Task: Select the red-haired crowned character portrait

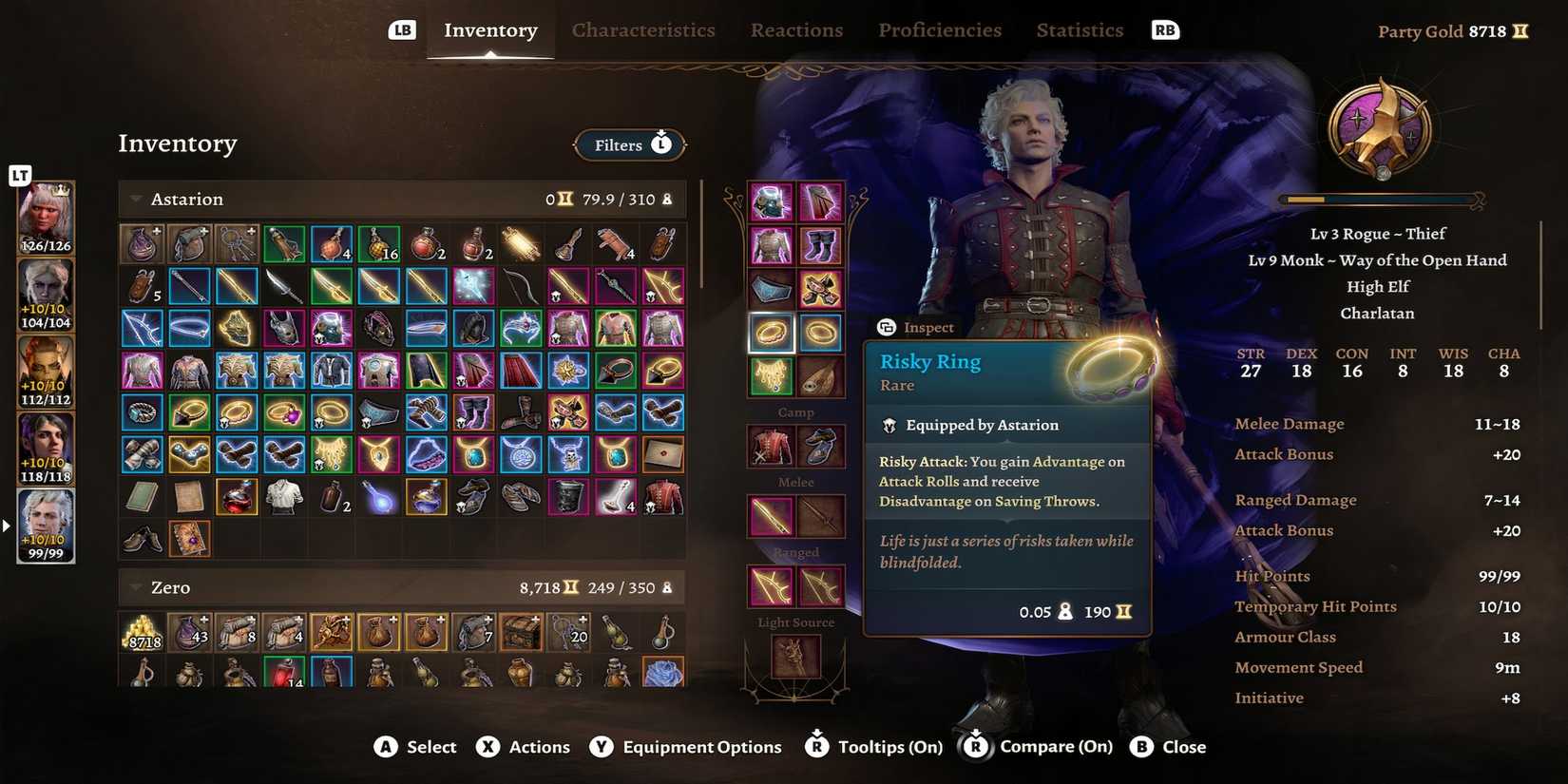Action: pyautogui.click(x=46, y=219)
